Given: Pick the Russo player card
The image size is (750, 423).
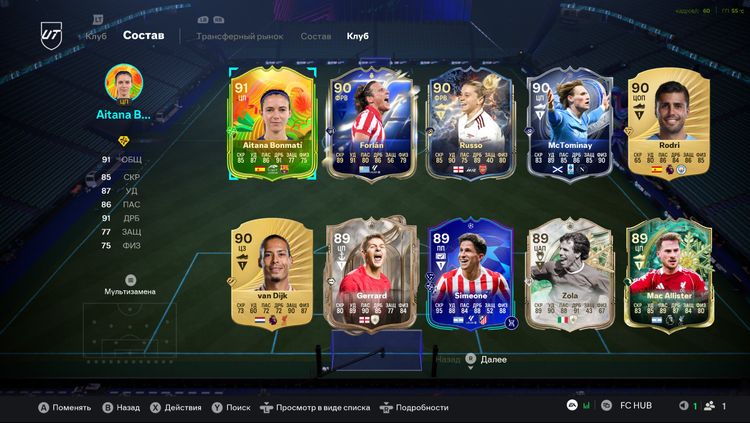Looking at the screenshot, I should (x=470, y=123).
